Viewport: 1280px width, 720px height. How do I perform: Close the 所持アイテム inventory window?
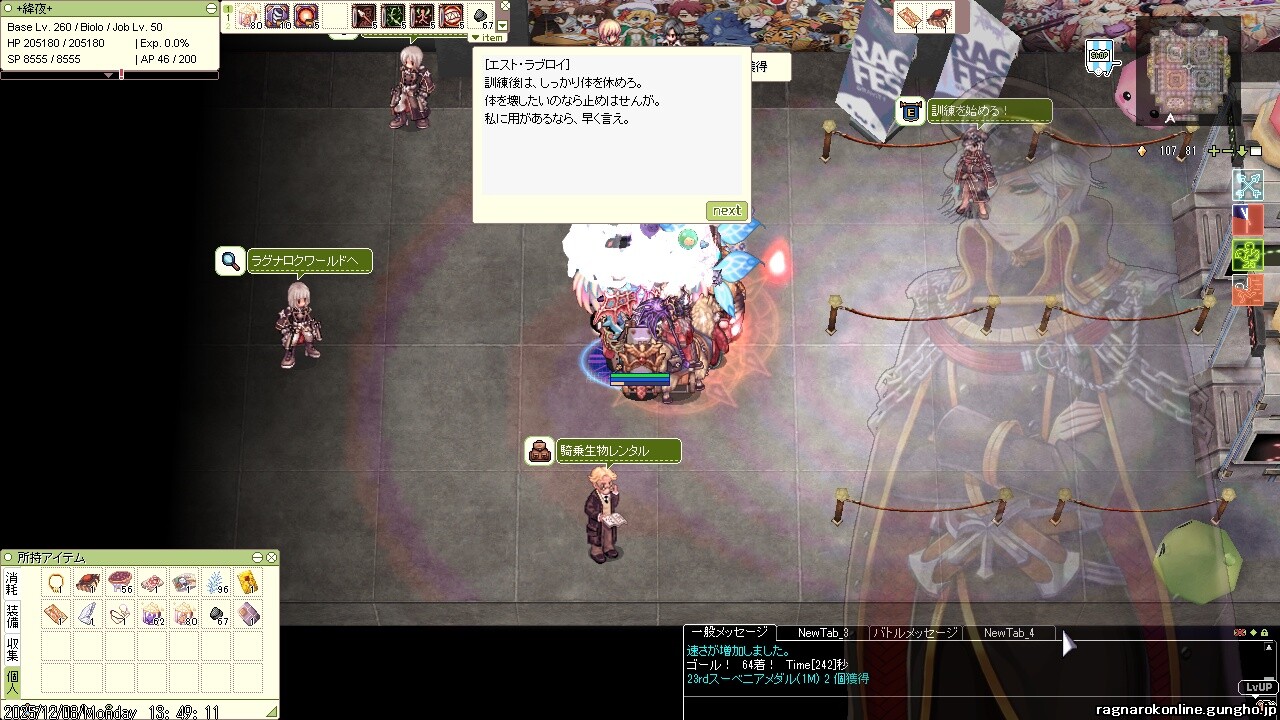[271, 557]
